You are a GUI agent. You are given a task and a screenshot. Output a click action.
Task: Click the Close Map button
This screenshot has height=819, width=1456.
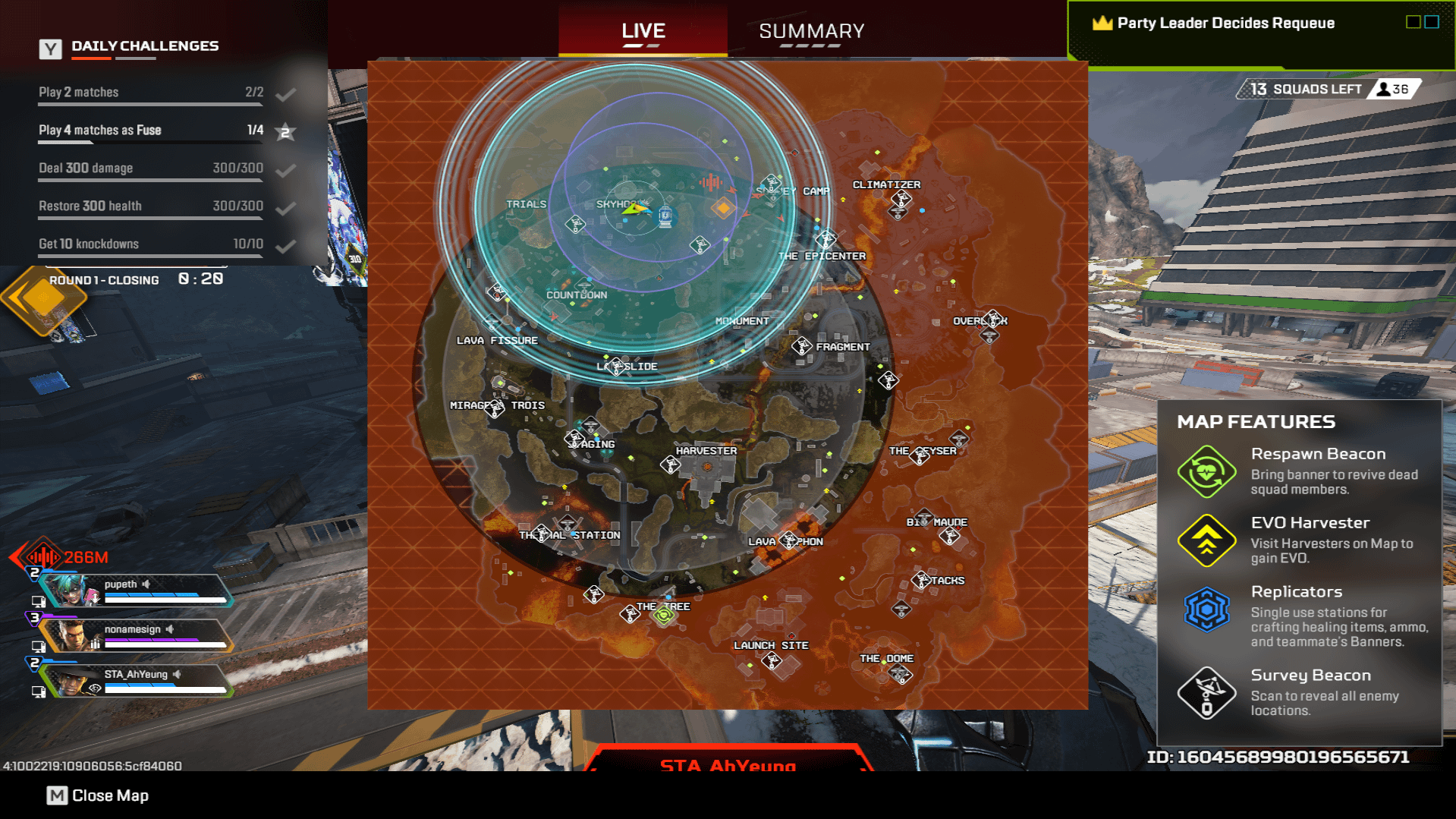point(98,795)
